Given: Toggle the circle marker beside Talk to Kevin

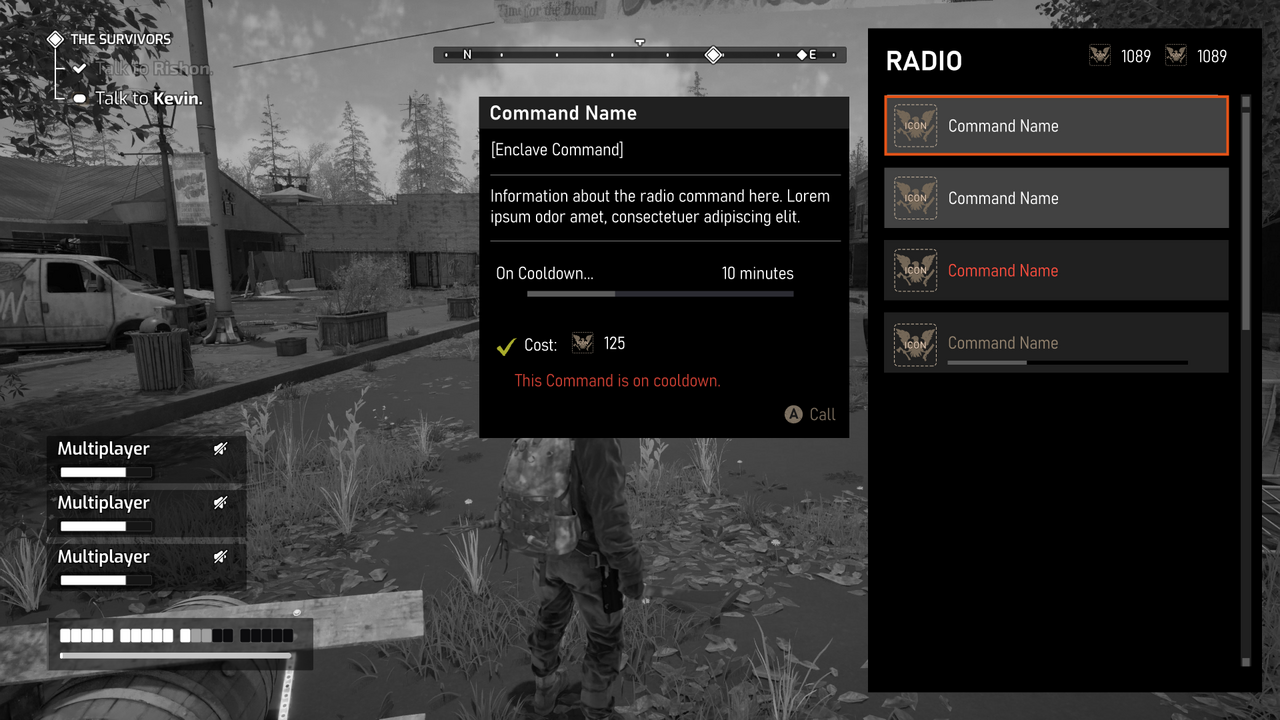Looking at the screenshot, I should (x=79, y=97).
